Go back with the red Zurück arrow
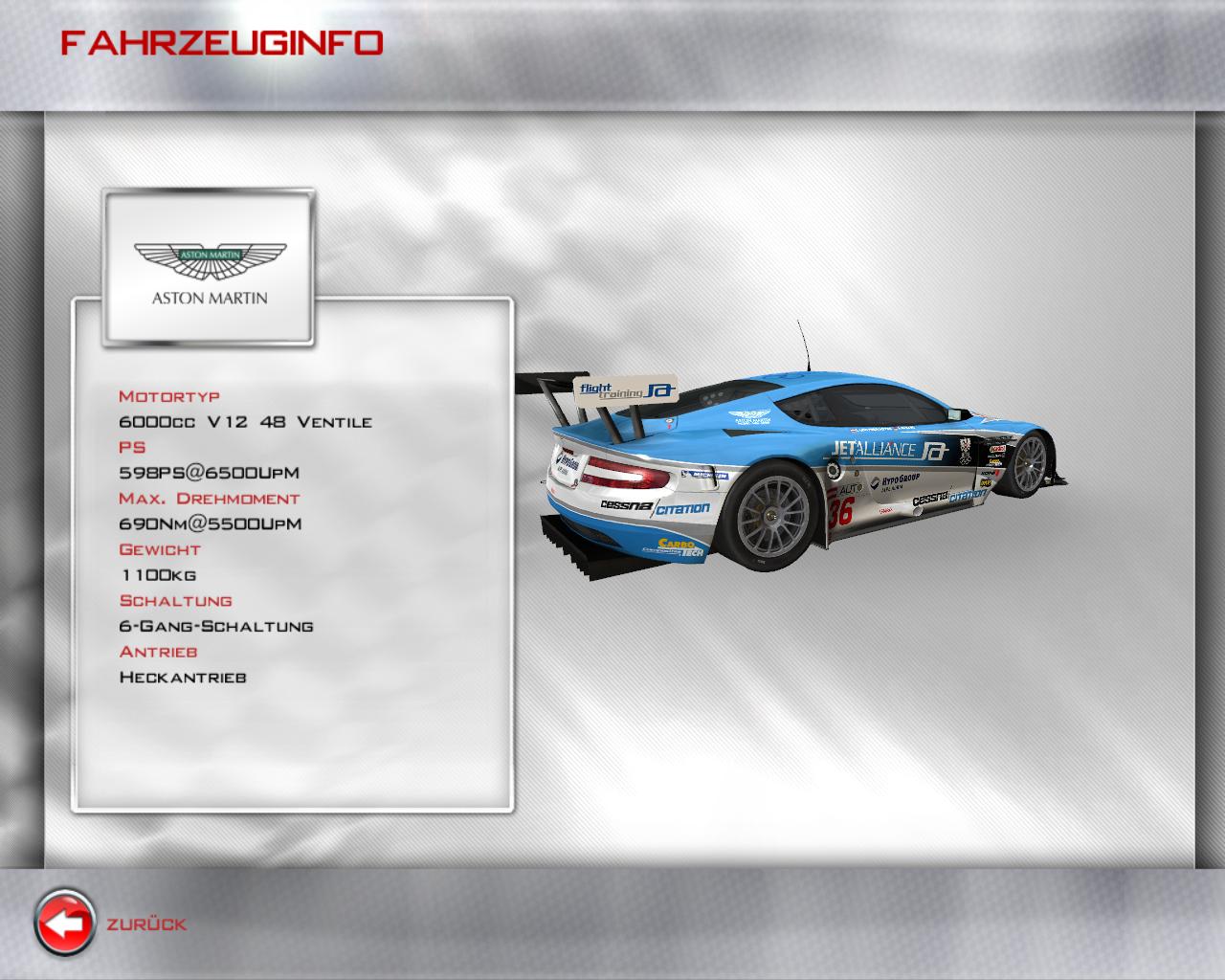 (65, 924)
